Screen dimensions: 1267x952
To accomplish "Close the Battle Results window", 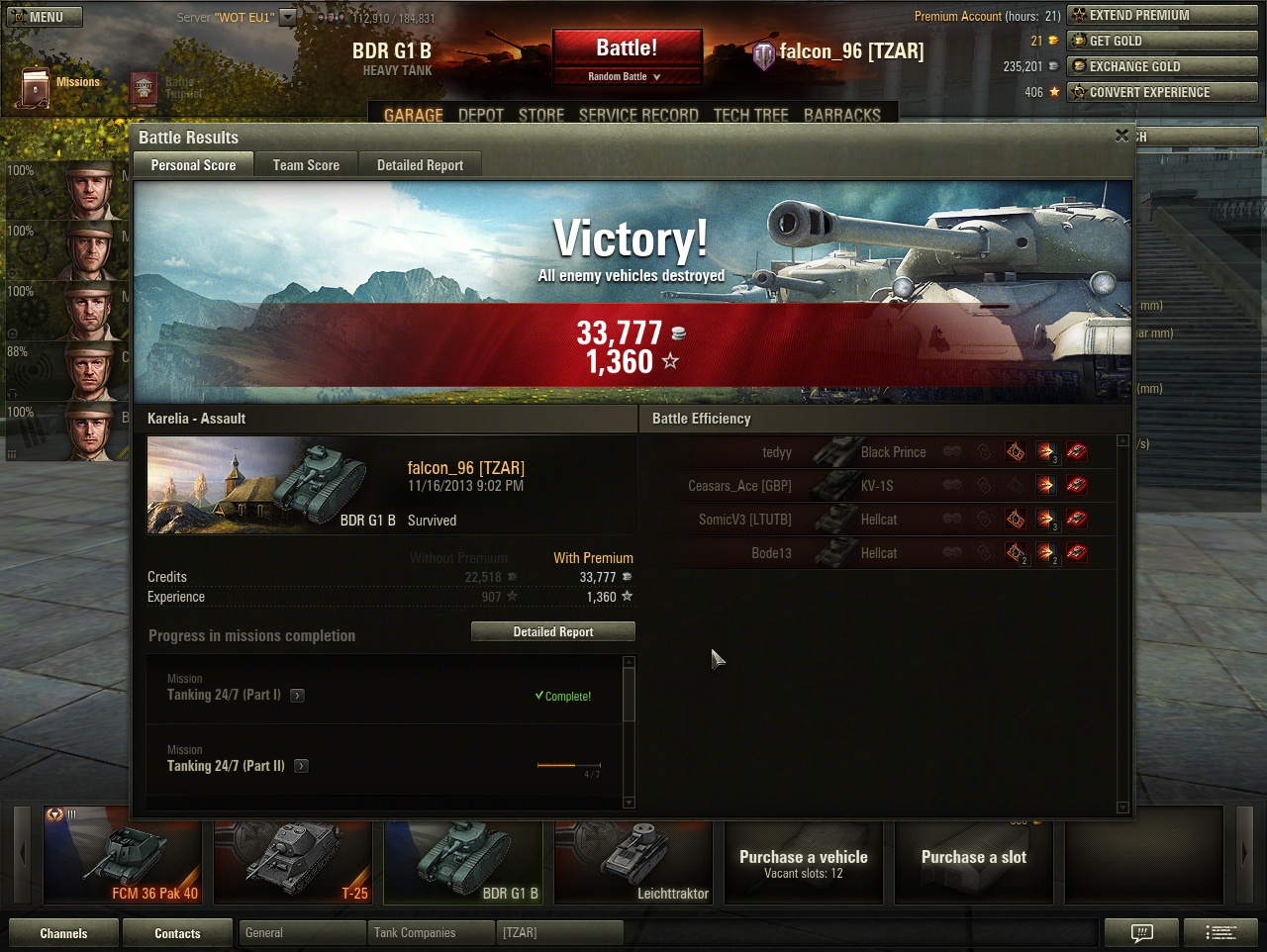I will pos(1121,136).
